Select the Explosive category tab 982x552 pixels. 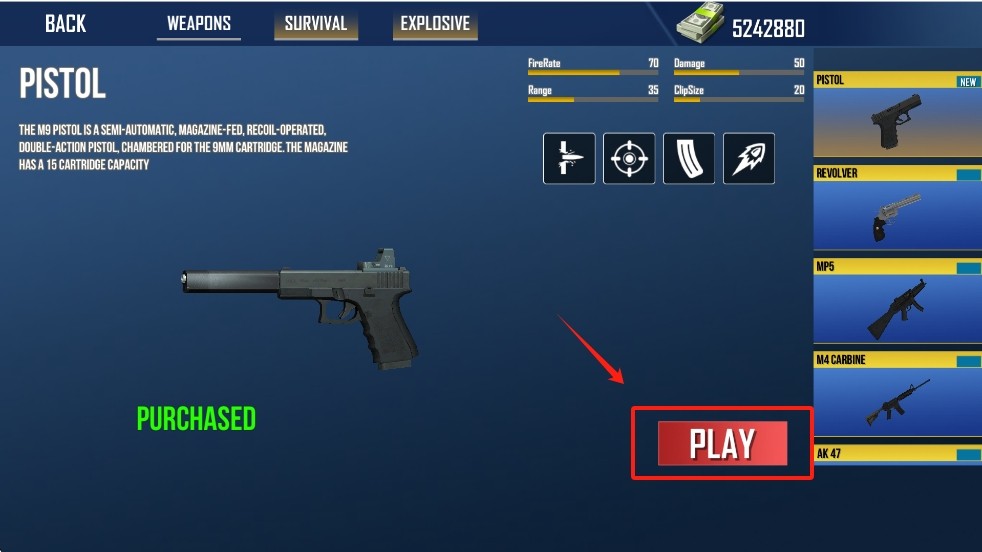pyautogui.click(x=435, y=24)
